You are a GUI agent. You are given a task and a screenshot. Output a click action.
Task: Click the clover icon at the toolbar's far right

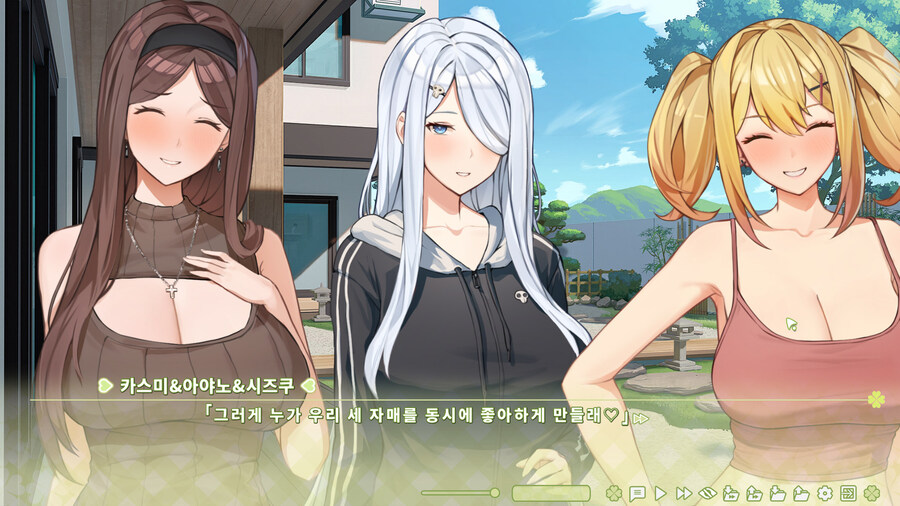click(x=872, y=493)
